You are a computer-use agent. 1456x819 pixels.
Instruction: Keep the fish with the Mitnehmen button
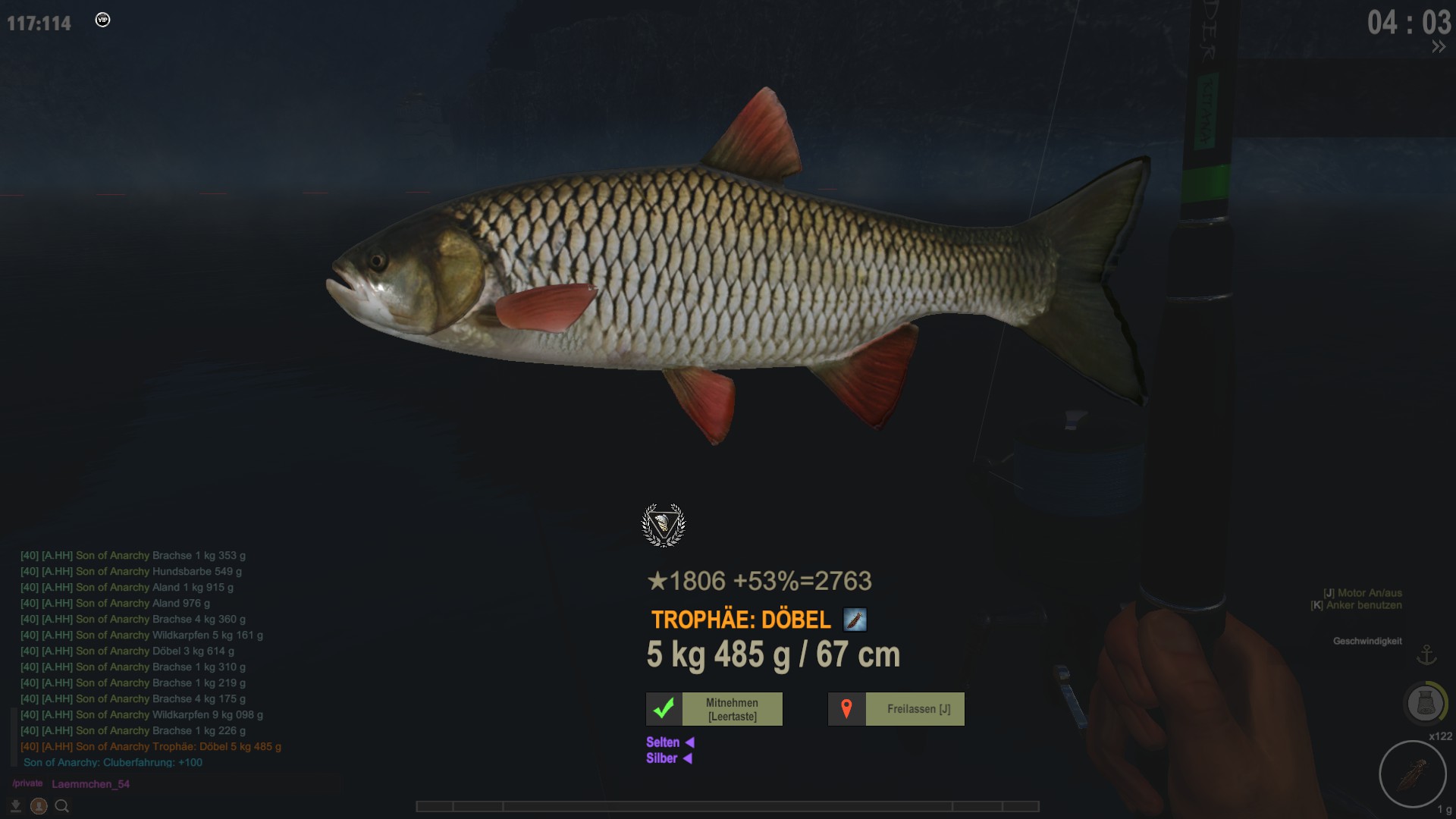point(714,709)
